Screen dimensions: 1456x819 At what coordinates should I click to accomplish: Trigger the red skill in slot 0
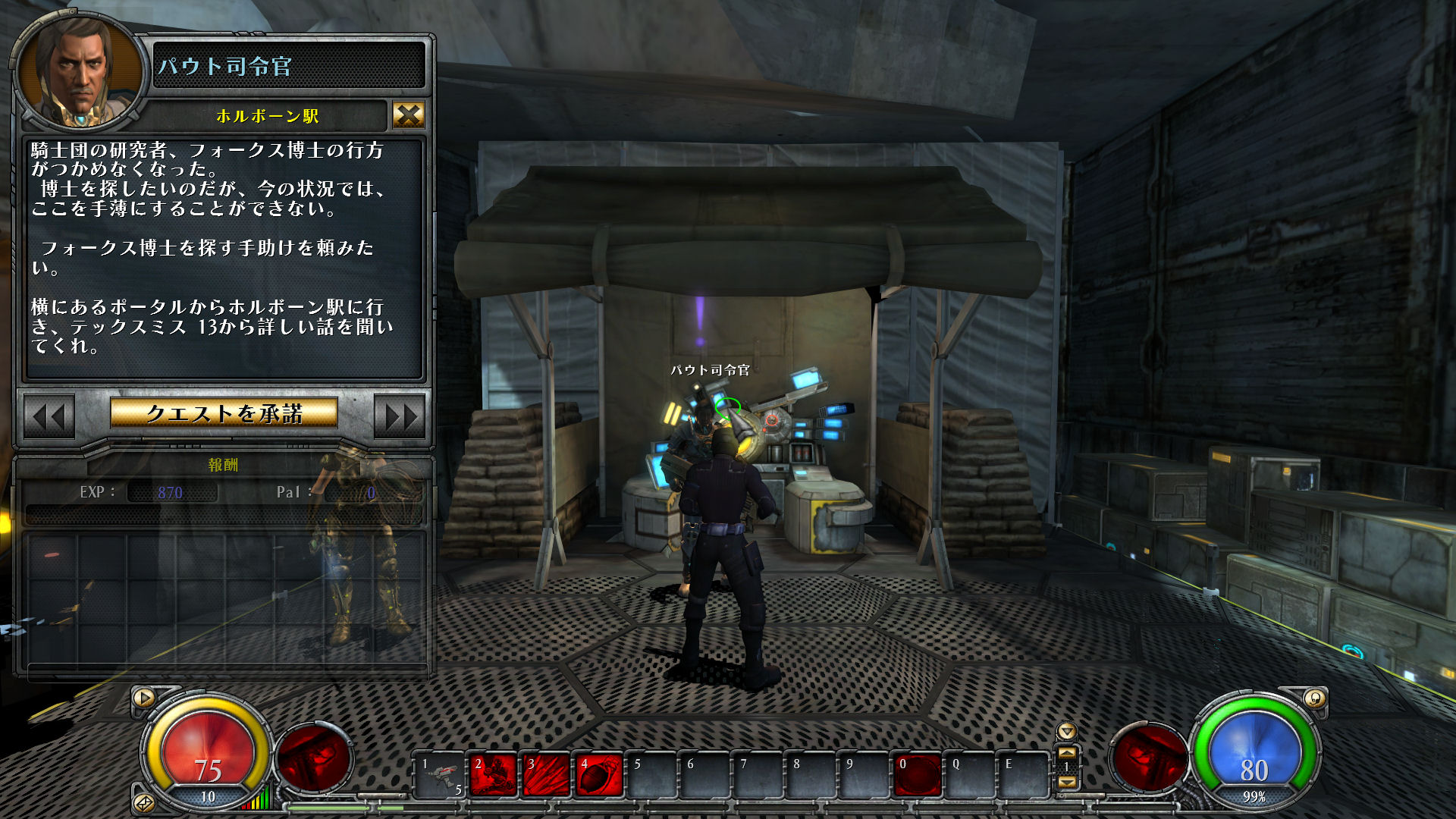[918, 775]
